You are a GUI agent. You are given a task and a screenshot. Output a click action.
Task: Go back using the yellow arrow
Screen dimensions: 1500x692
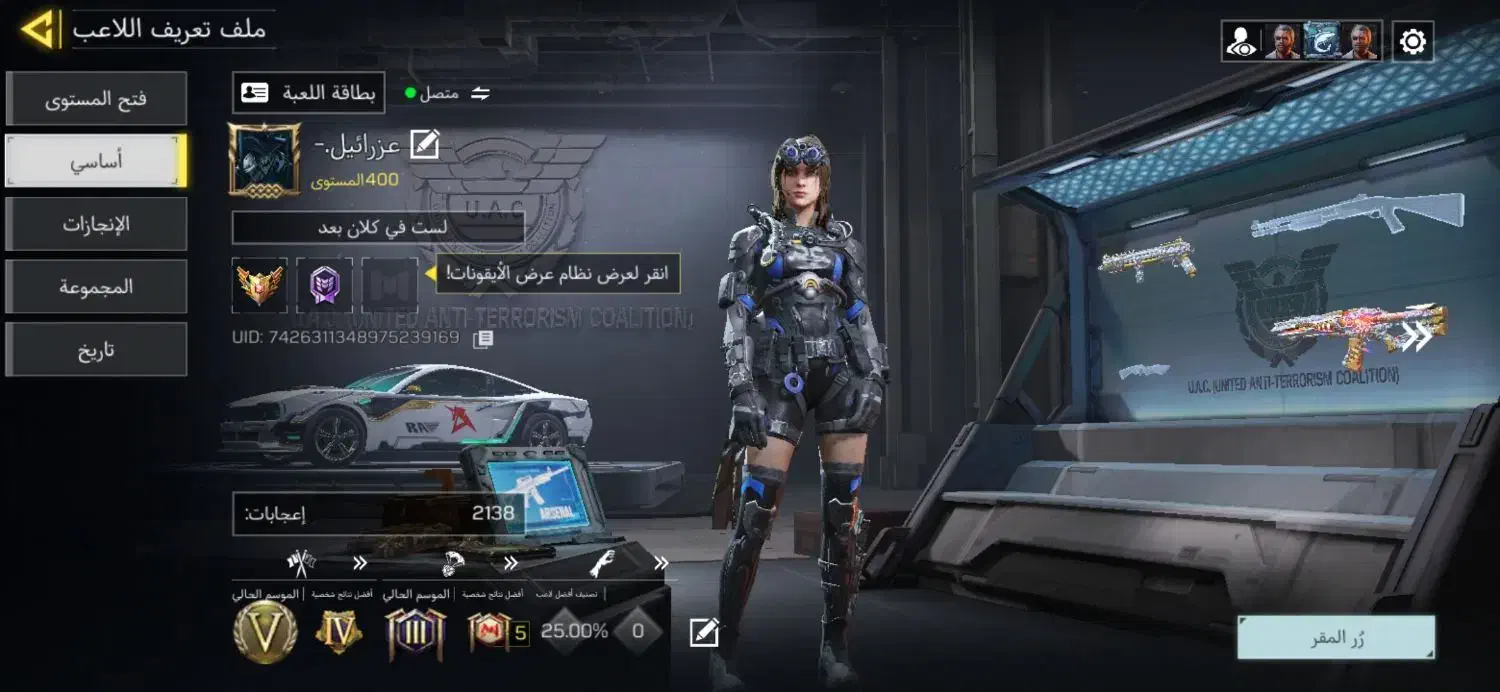pyautogui.click(x=38, y=29)
